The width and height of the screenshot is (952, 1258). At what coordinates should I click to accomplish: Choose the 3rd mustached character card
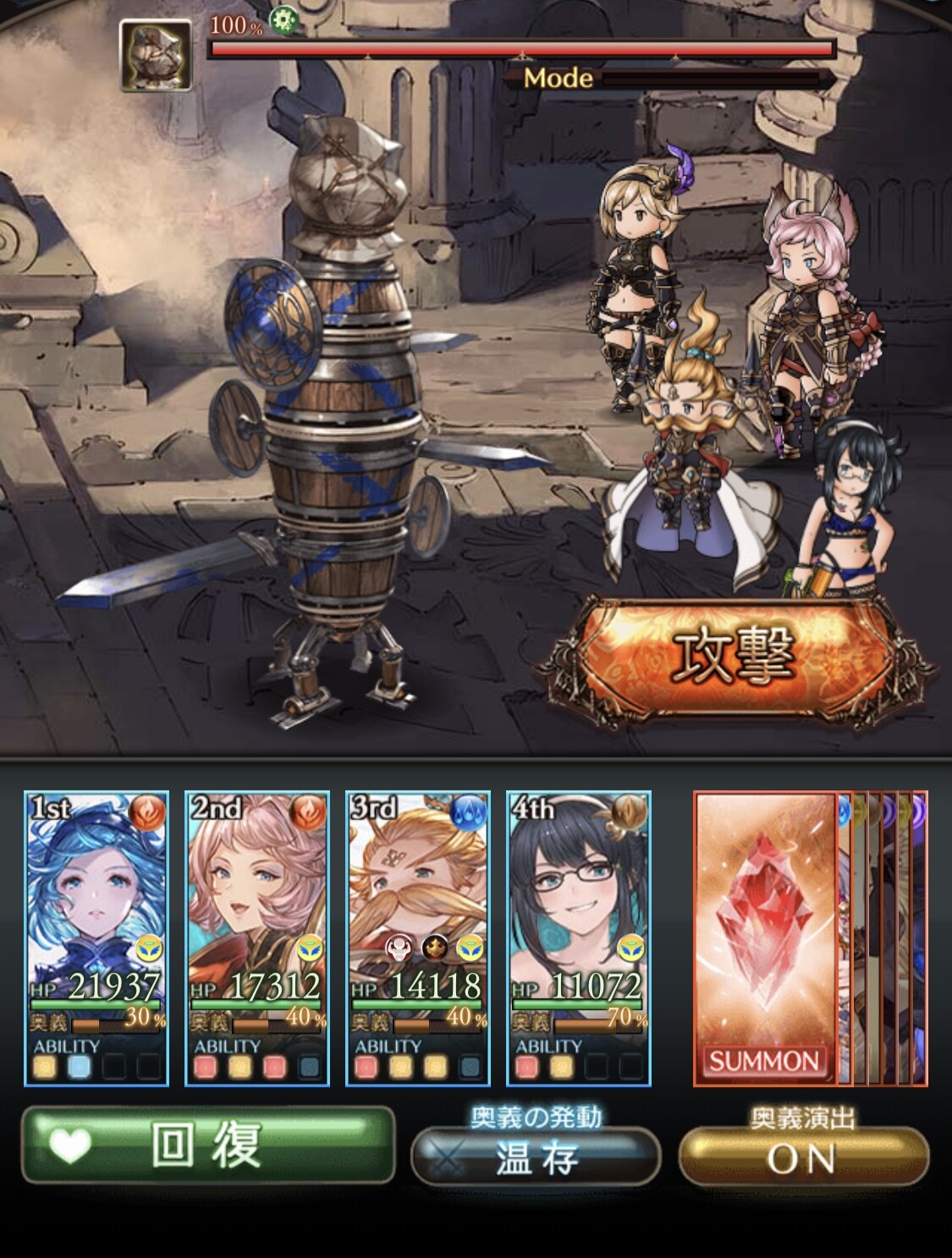(418, 937)
